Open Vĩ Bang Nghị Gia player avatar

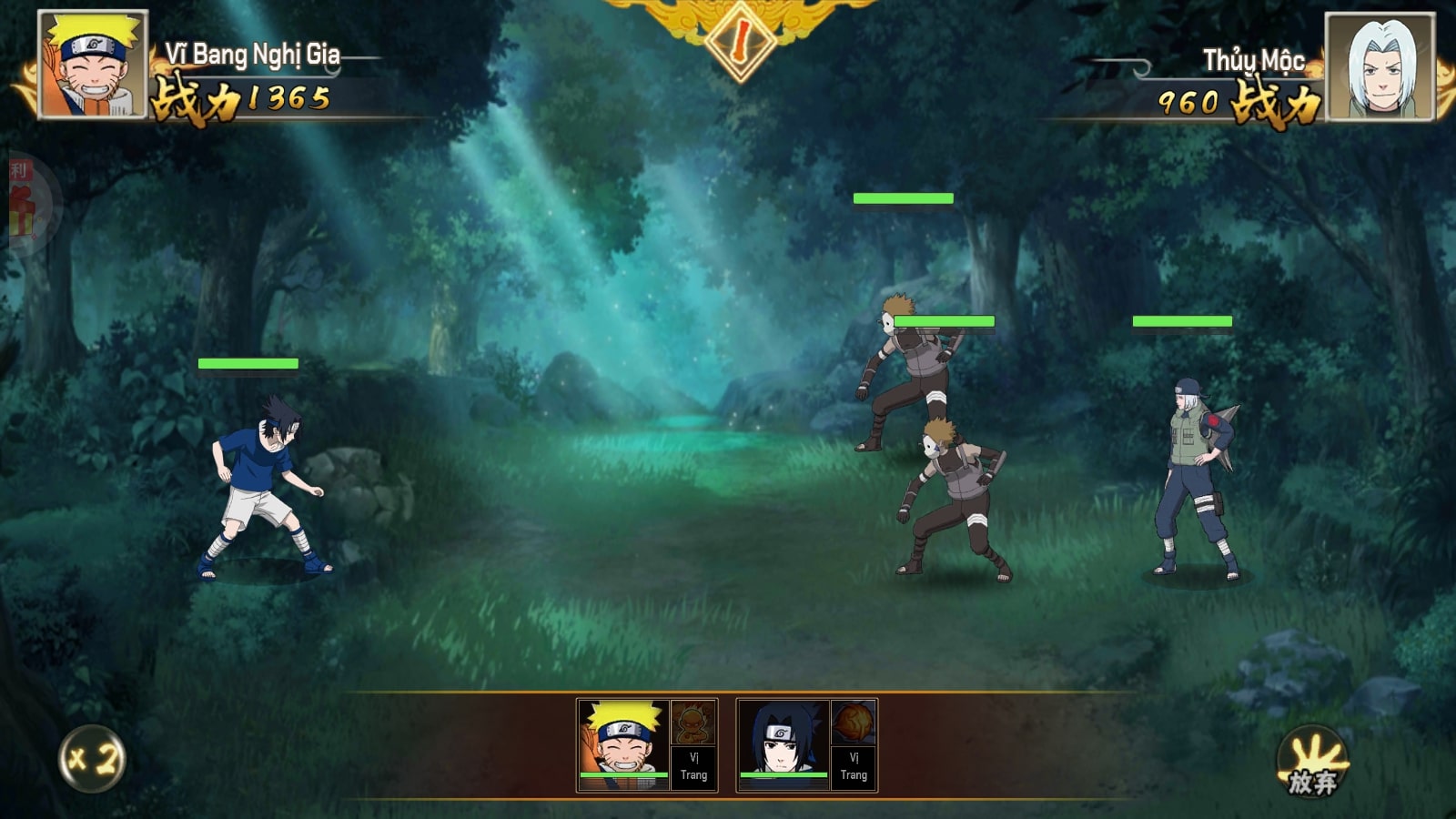click(x=92, y=64)
